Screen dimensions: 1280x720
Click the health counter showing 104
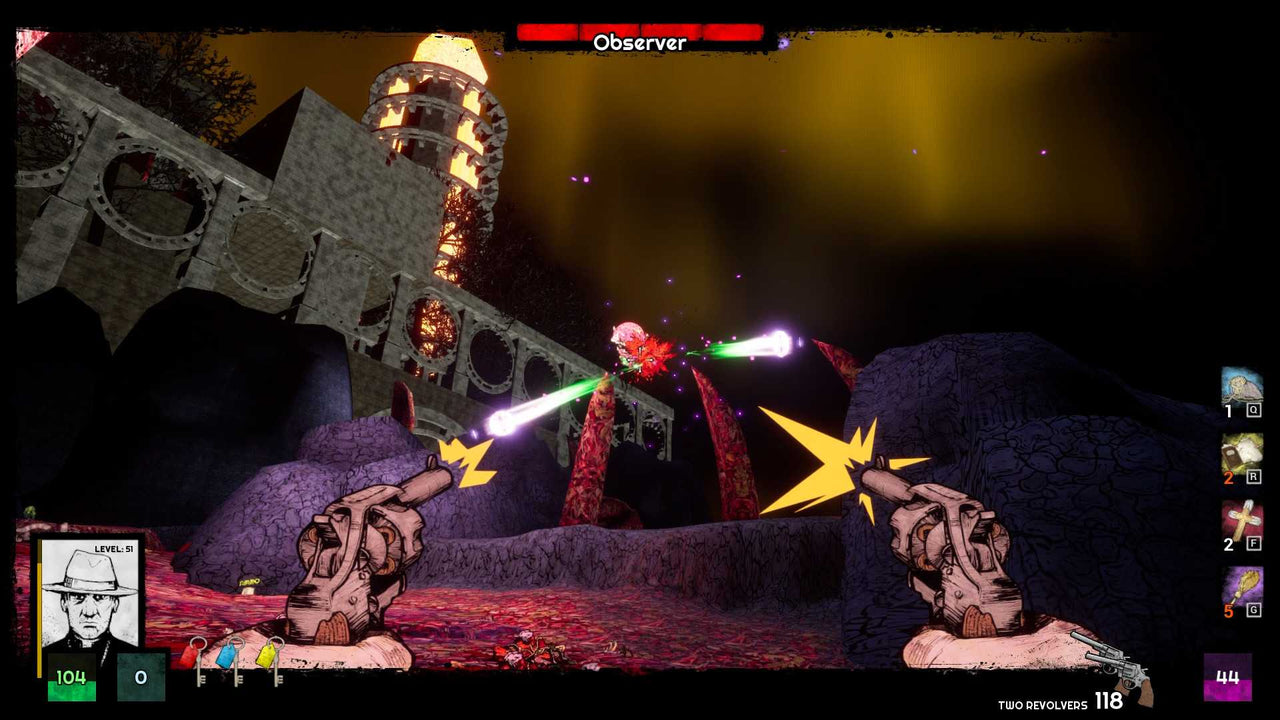pyautogui.click(x=72, y=677)
